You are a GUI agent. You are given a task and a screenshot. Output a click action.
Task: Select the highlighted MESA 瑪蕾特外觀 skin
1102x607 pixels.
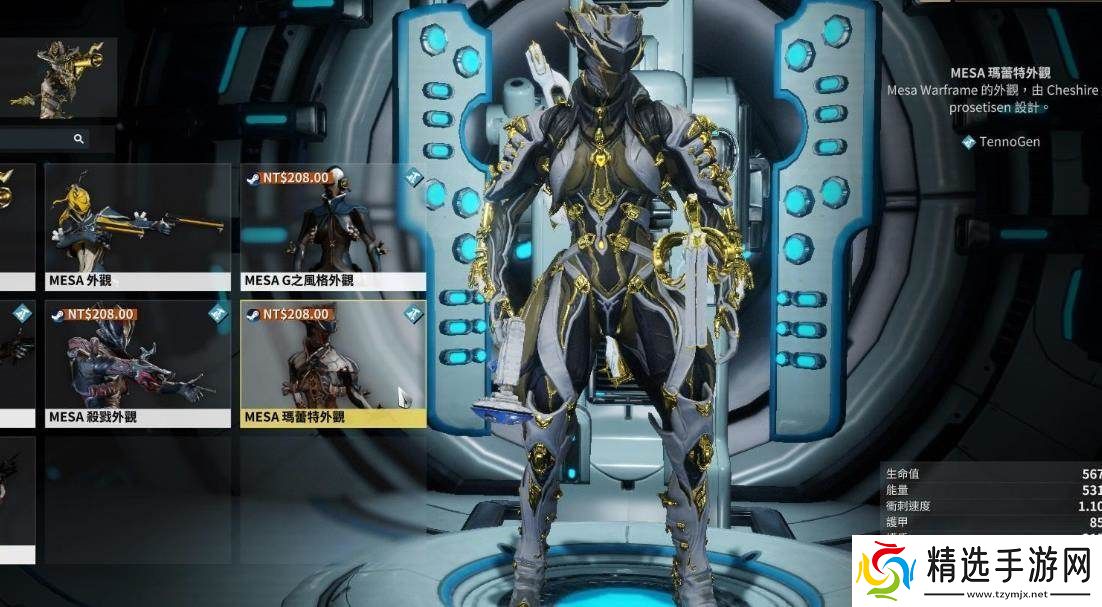pyautogui.click(x=333, y=364)
